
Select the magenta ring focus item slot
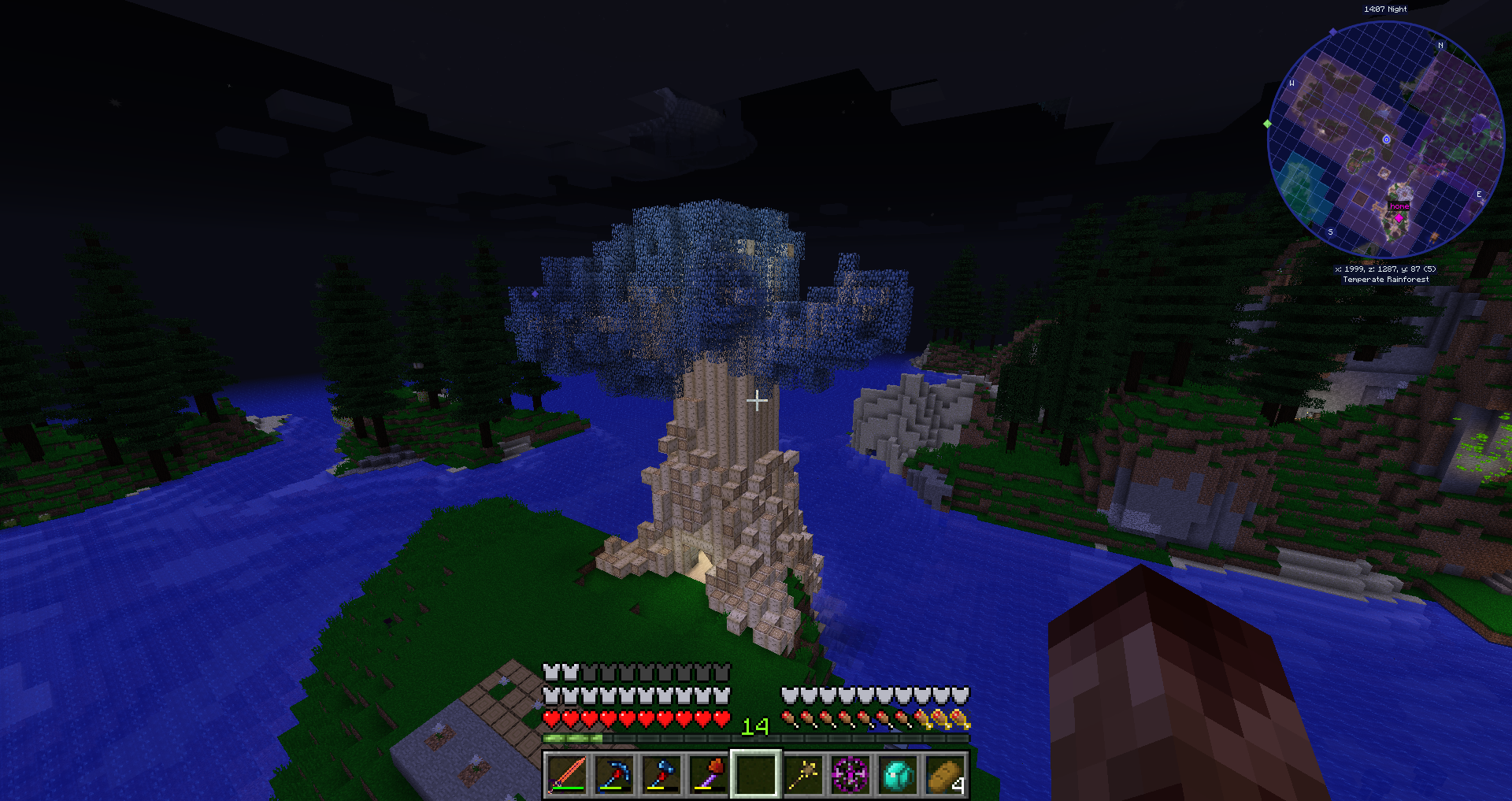click(850, 774)
